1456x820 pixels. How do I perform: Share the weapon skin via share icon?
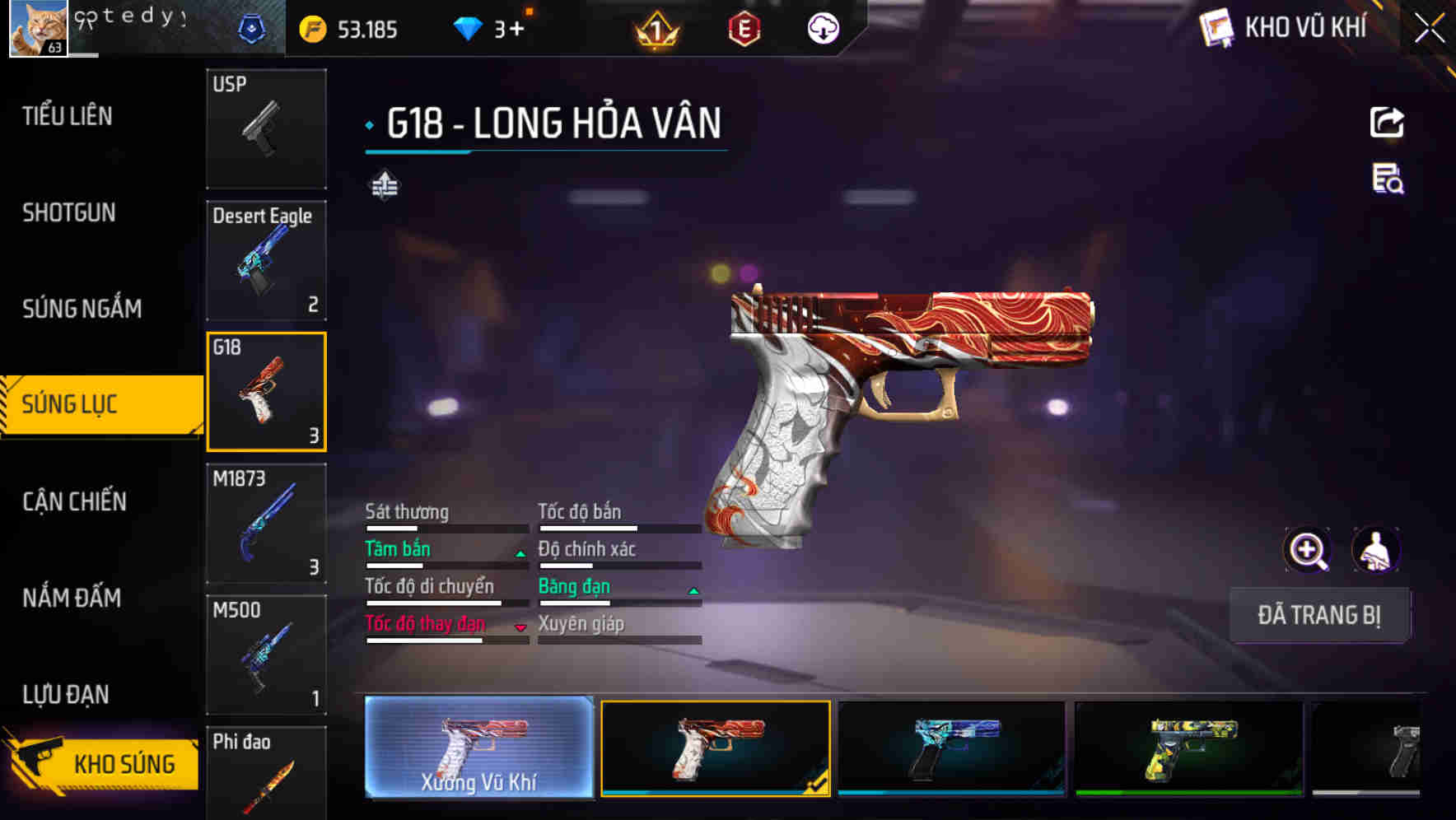[x=1387, y=123]
